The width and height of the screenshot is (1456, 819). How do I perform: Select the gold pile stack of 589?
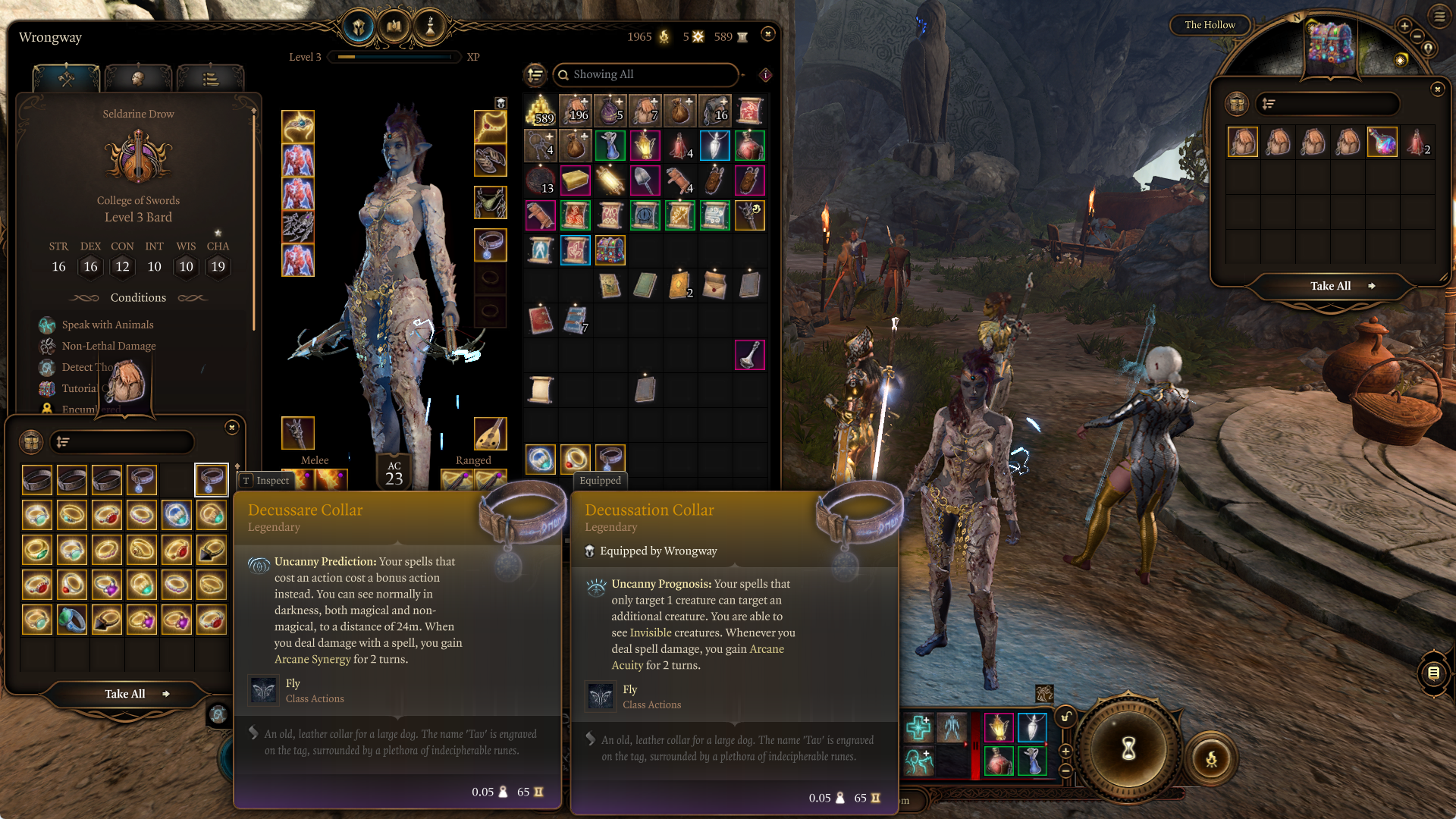(541, 111)
